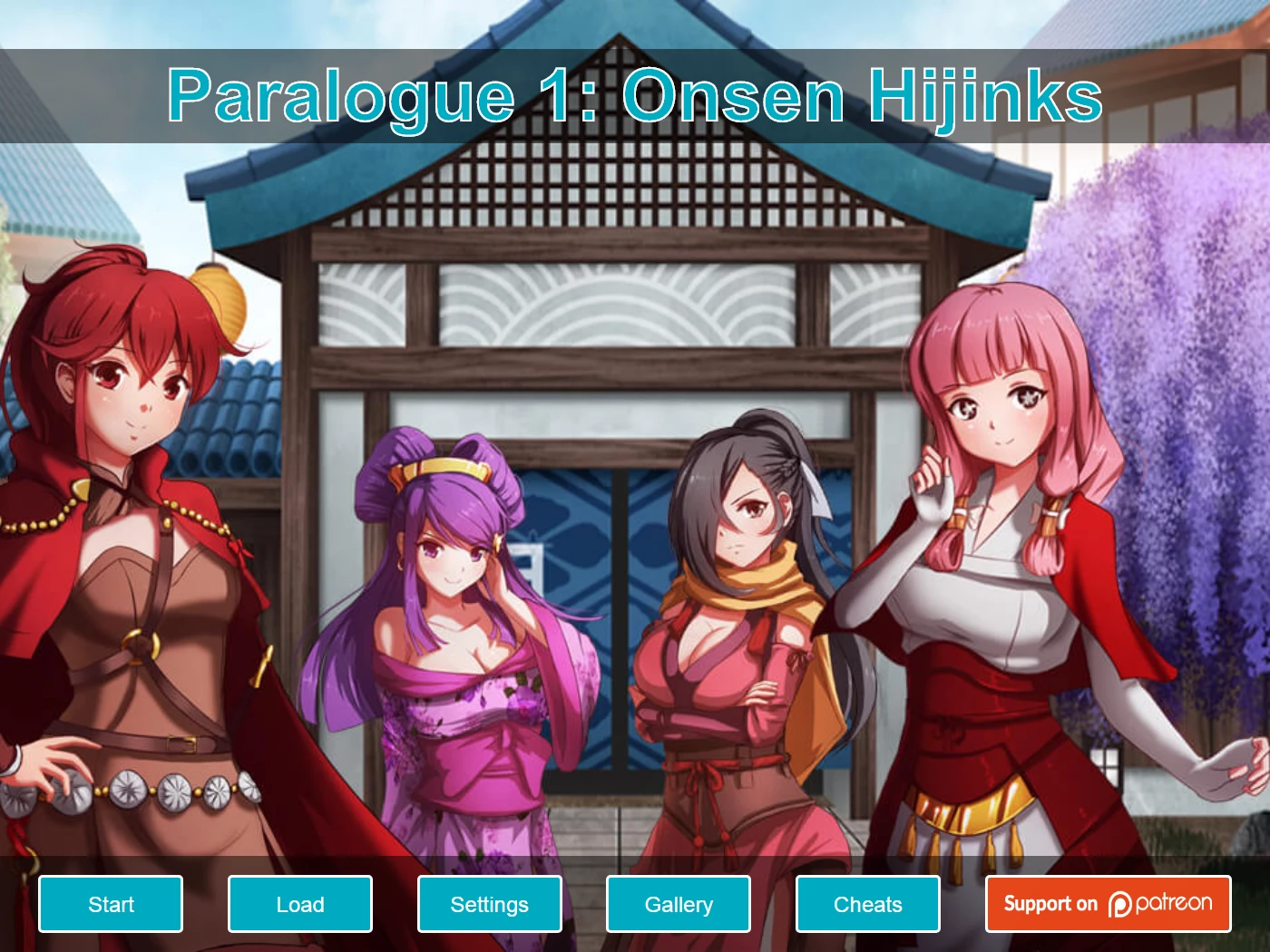This screenshot has height=952, width=1270.
Task: Click the Support on Patreon button
Action: [x=1108, y=904]
